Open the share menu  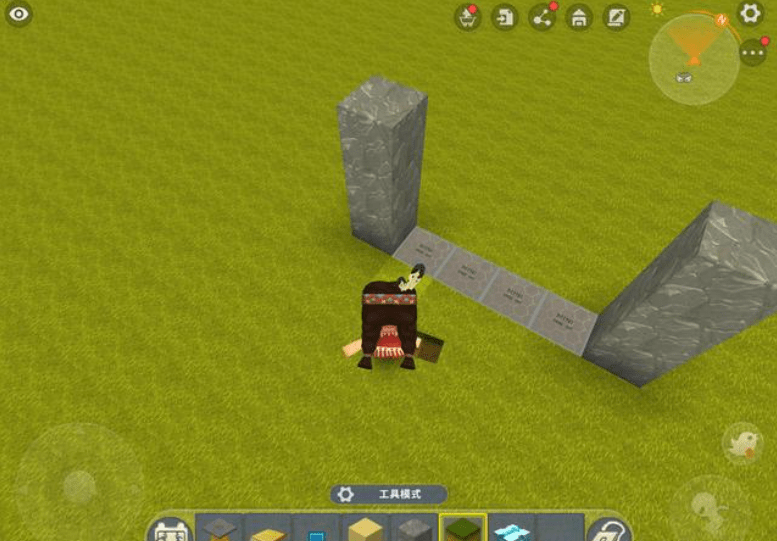(x=542, y=17)
